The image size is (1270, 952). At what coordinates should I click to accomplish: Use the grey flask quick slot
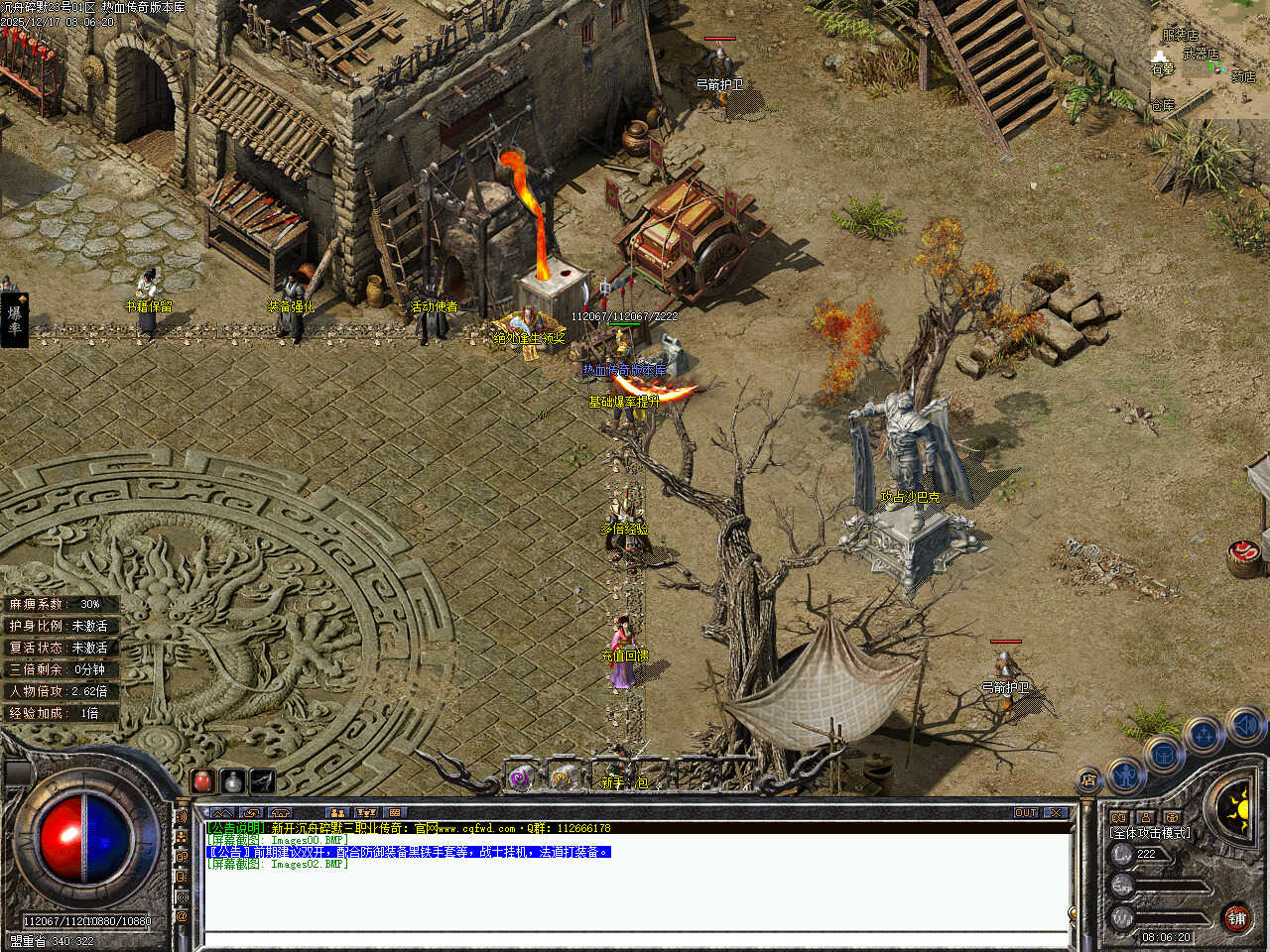[233, 780]
